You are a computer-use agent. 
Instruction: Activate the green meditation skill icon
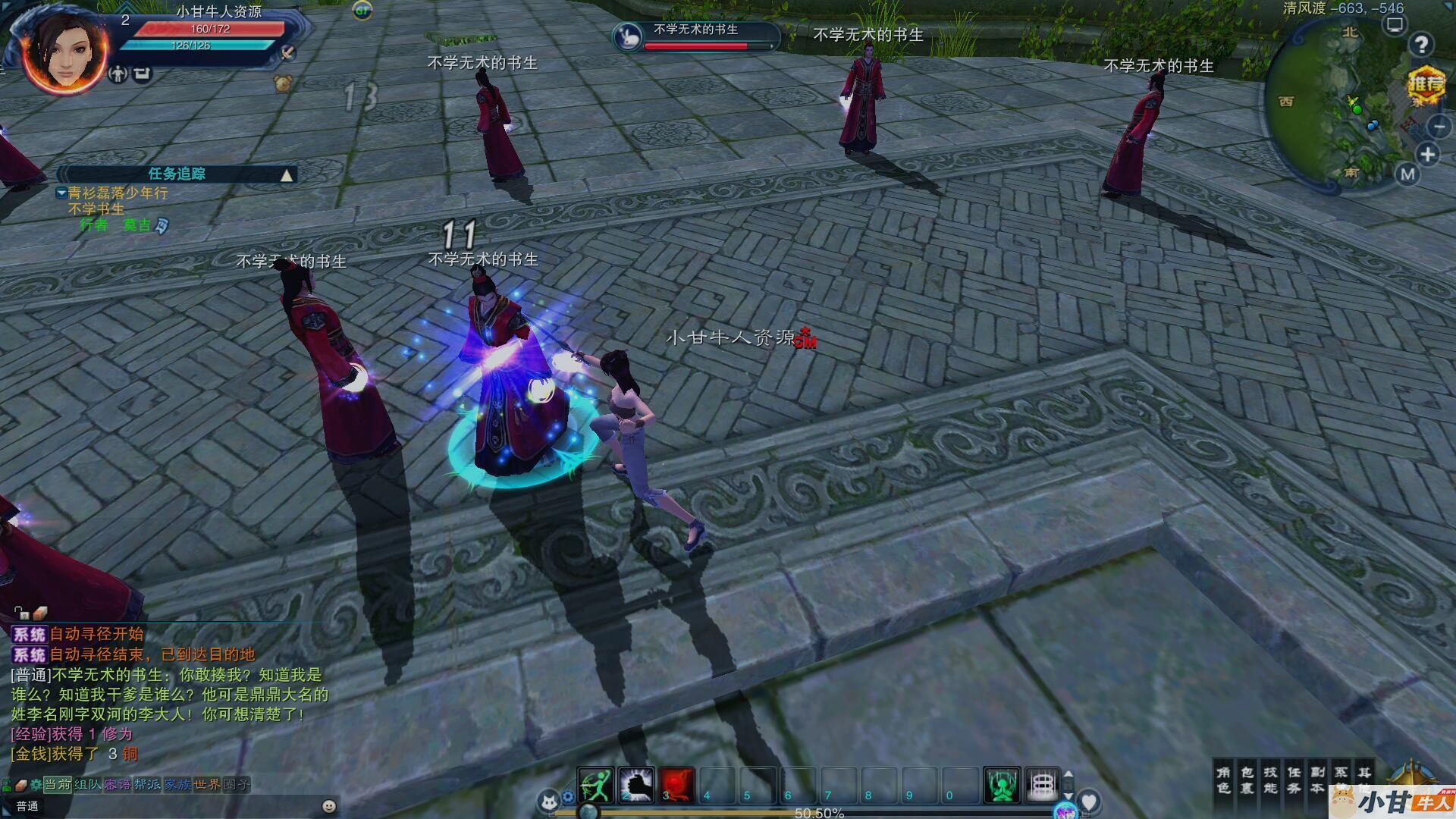pyautogui.click(x=1001, y=784)
